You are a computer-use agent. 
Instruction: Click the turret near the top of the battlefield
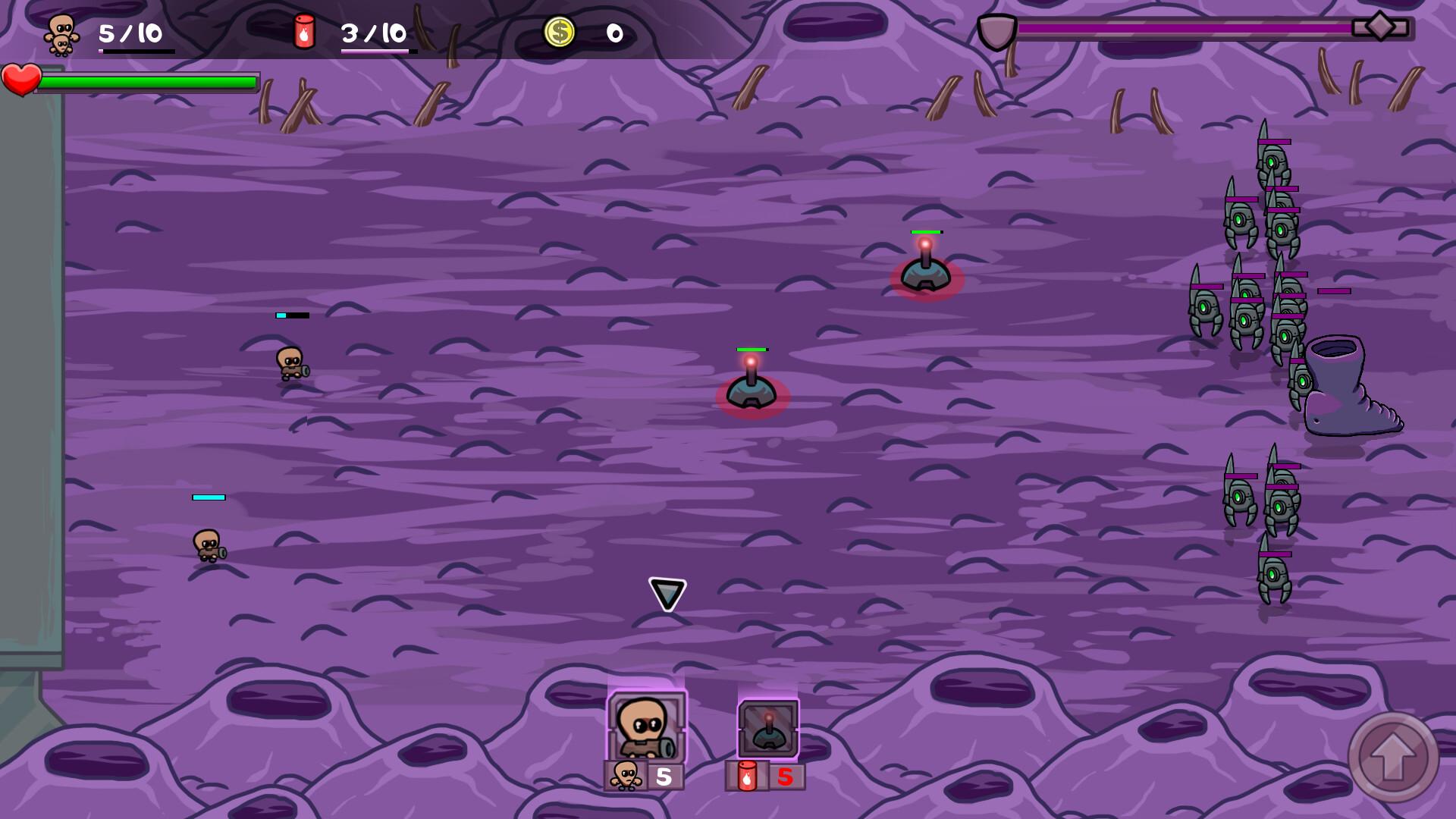point(927,275)
